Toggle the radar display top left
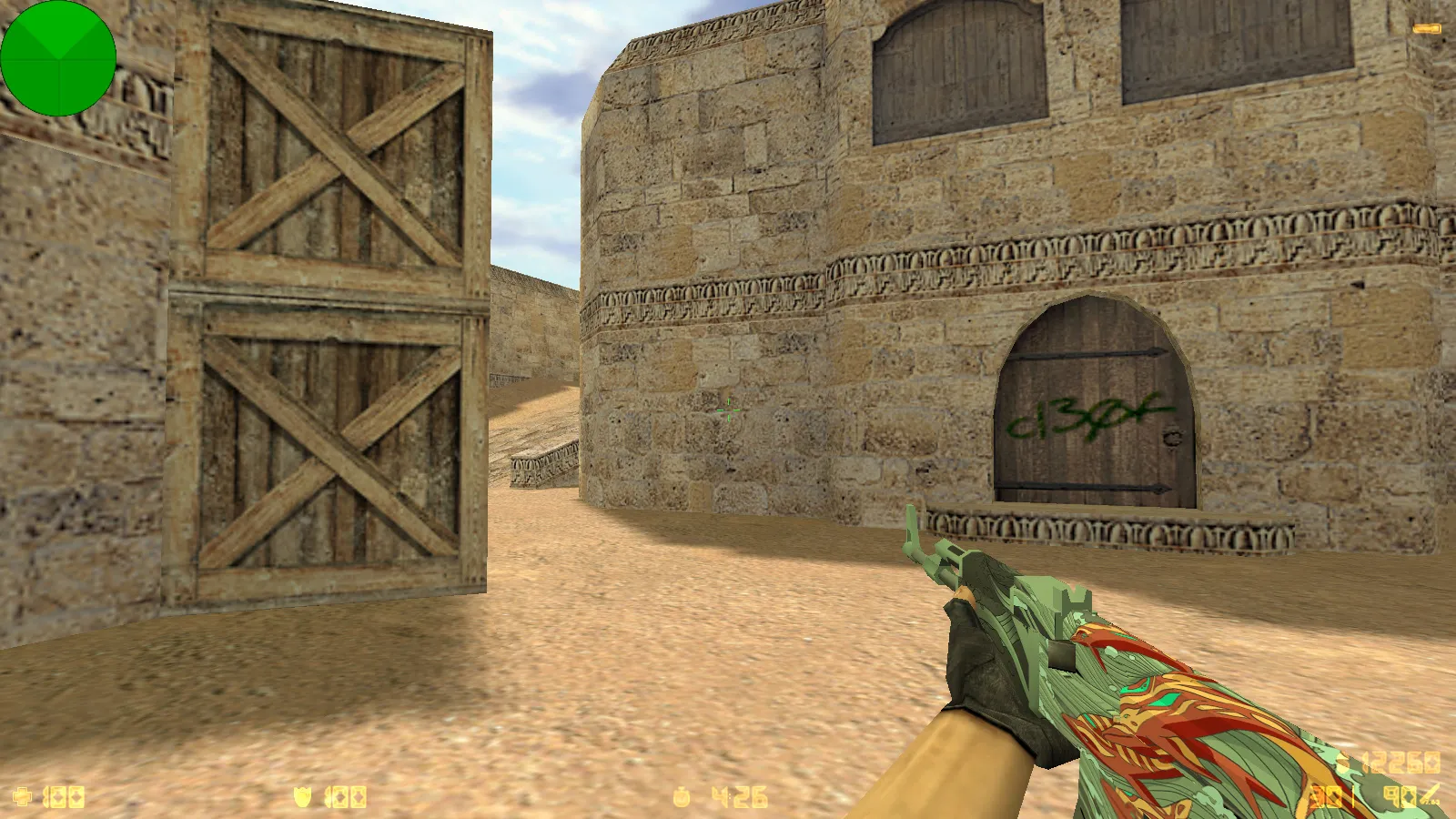 (59, 59)
